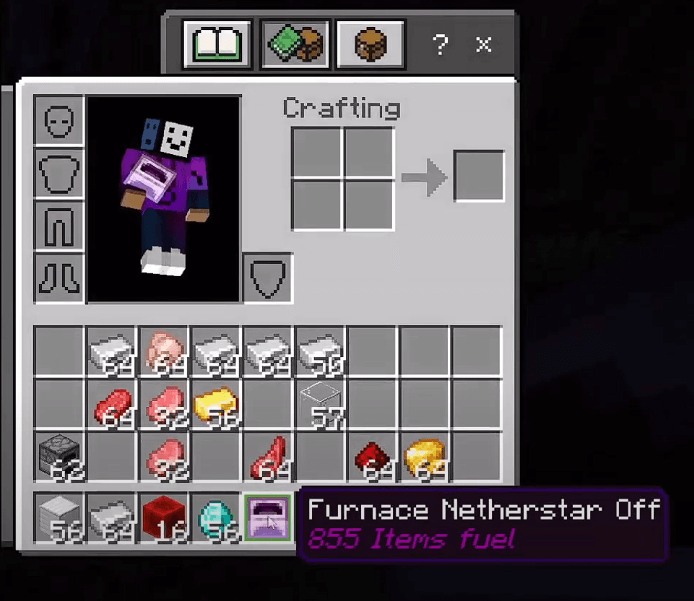Select the leggings armor slot
This screenshot has width=694, height=601.
point(59,225)
